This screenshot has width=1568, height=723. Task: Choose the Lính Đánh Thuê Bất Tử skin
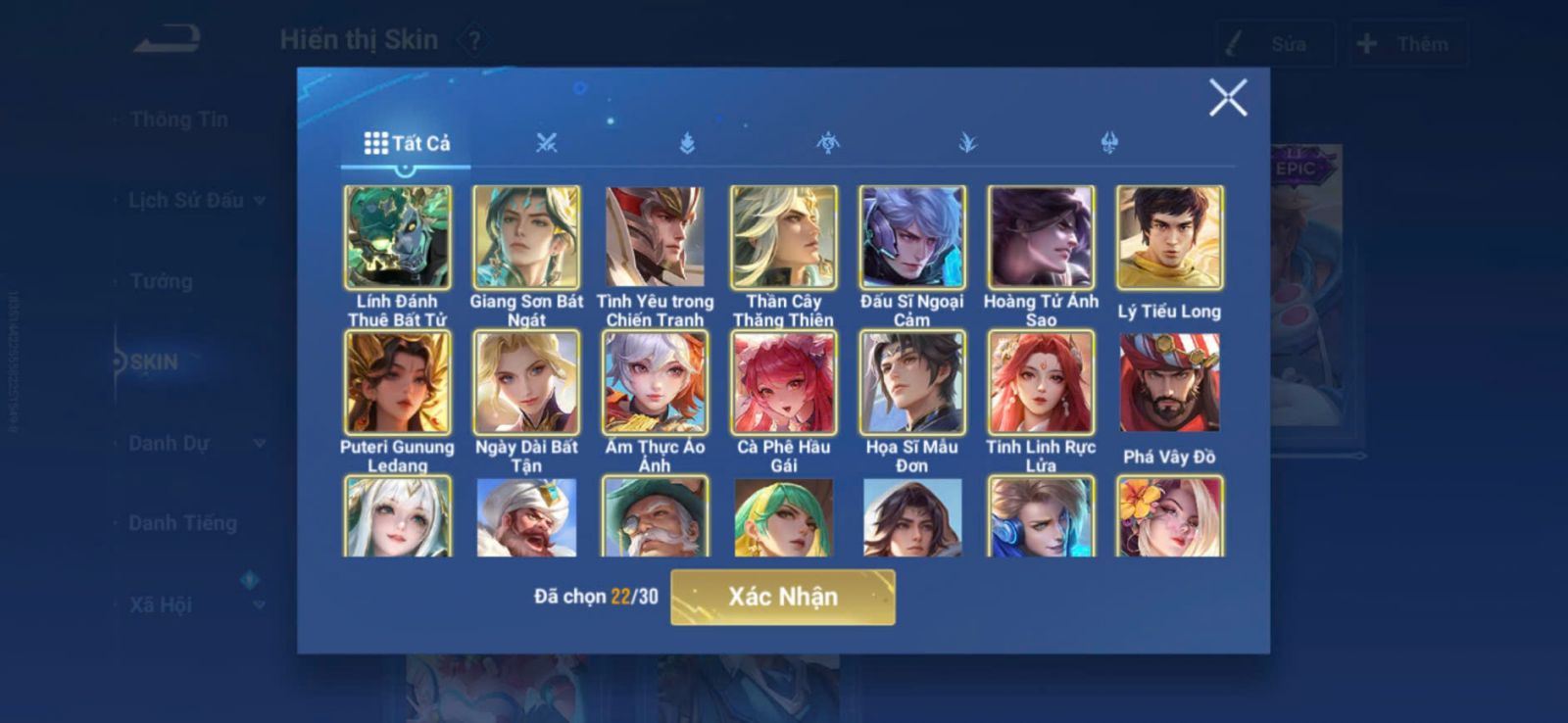pos(398,237)
